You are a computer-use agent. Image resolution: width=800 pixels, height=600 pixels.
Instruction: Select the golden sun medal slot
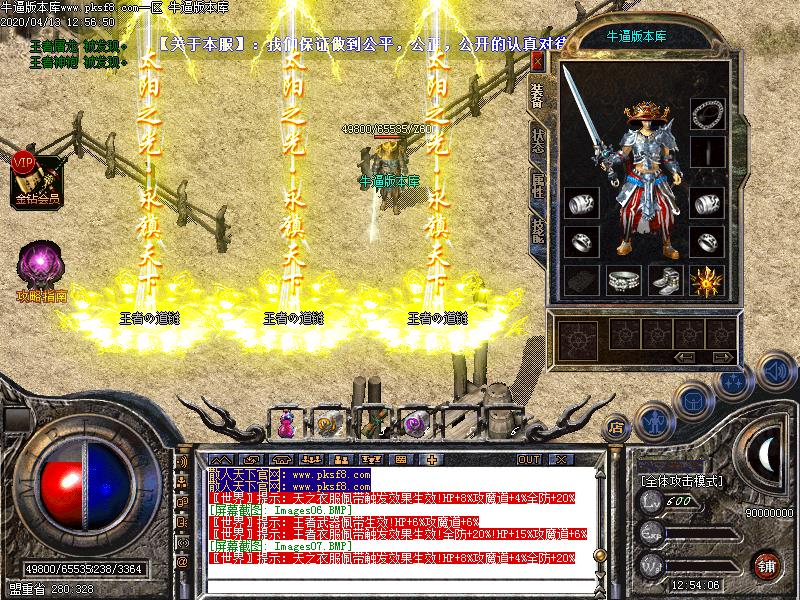708,281
